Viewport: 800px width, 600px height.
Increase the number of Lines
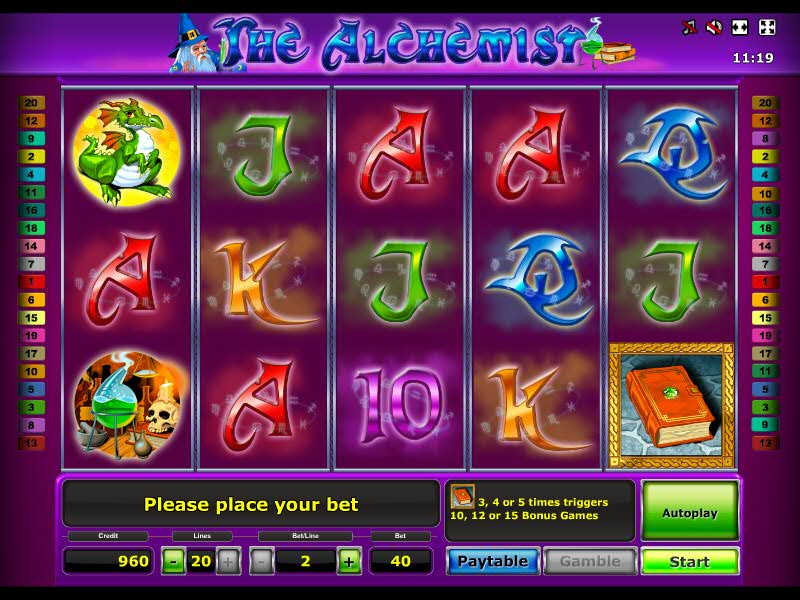[x=228, y=561]
